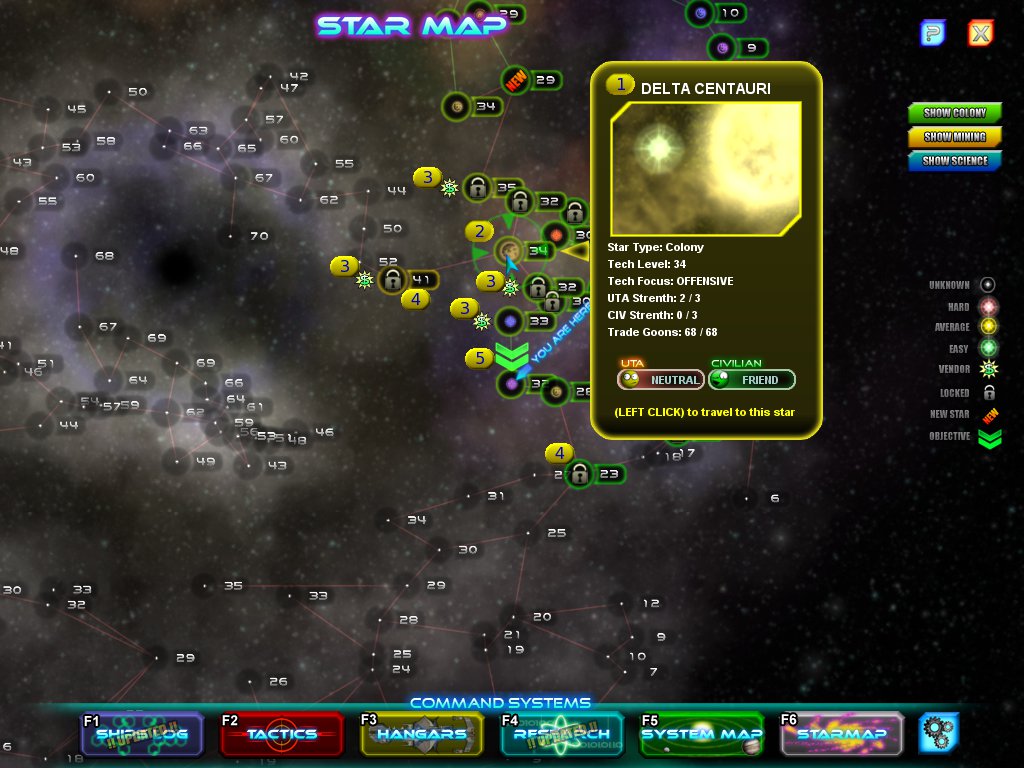The image size is (1024, 768).
Task: Switch to the Tactics screen
Action: [x=281, y=734]
